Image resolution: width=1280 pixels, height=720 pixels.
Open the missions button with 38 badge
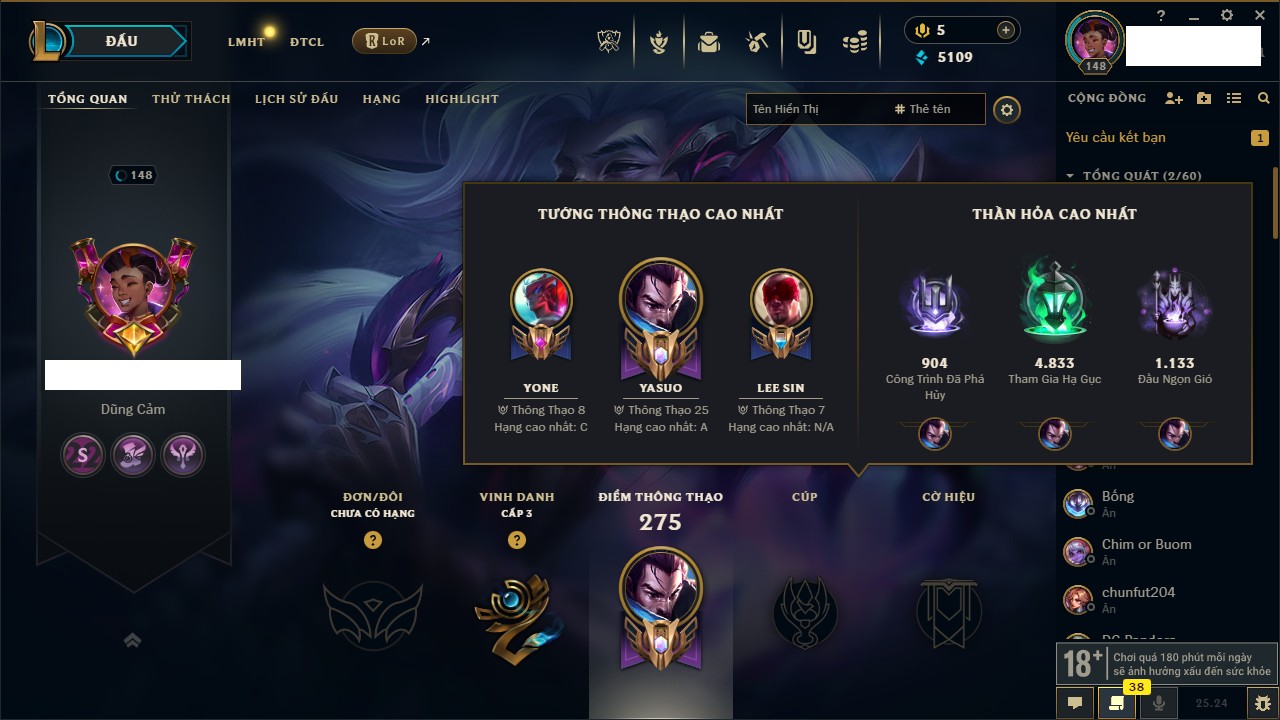click(x=1116, y=703)
